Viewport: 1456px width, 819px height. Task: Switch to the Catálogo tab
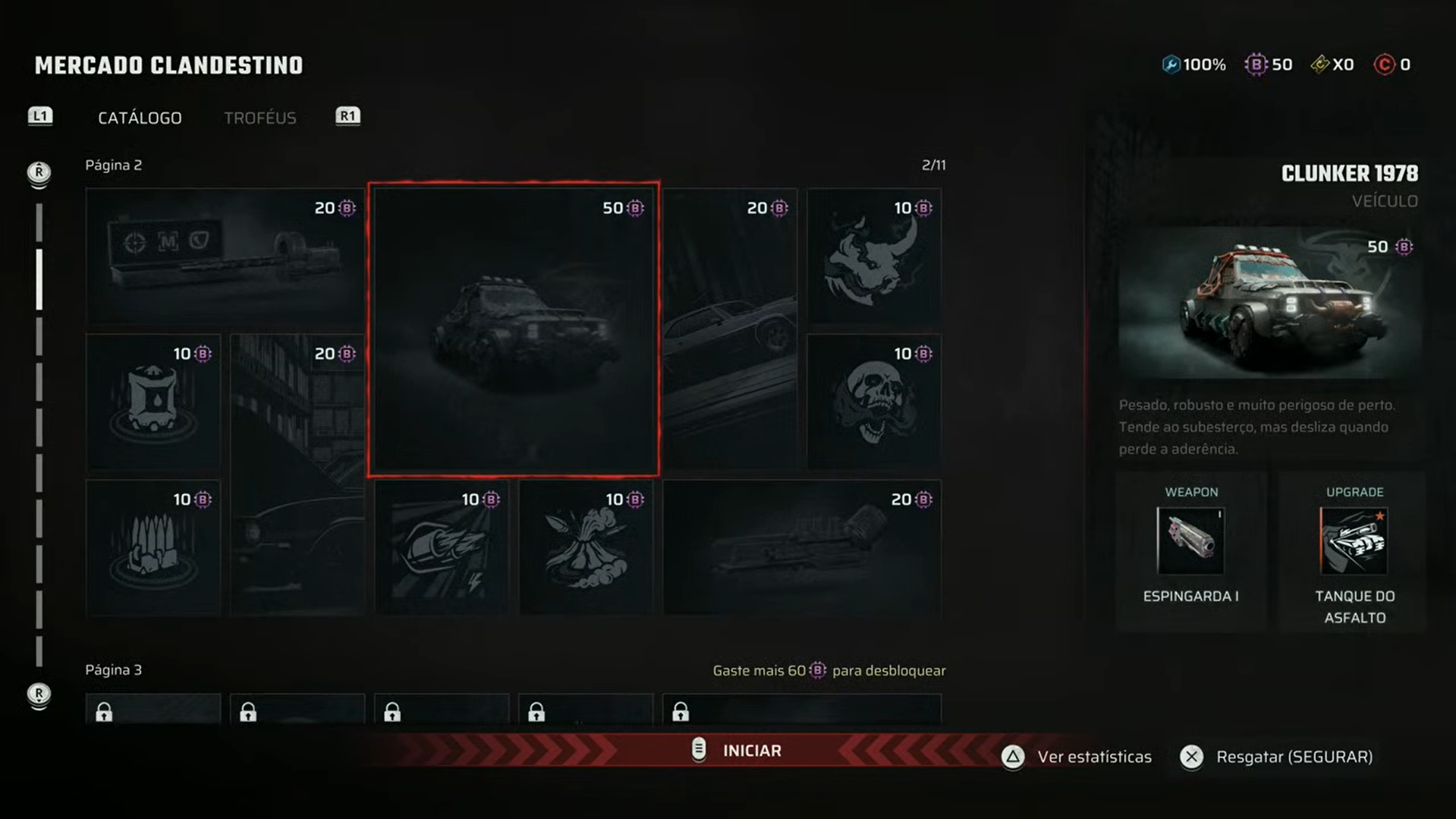coord(140,118)
